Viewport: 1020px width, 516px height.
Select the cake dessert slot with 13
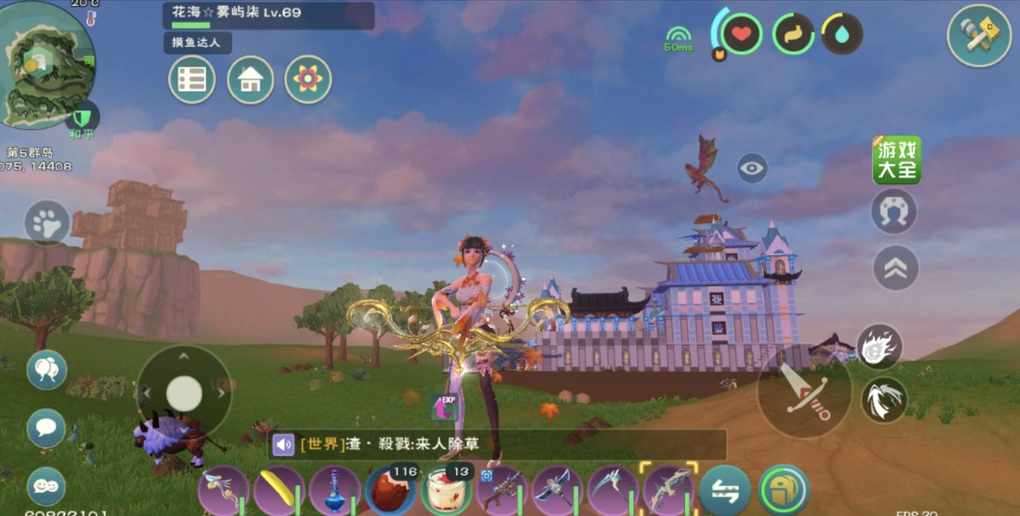446,491
